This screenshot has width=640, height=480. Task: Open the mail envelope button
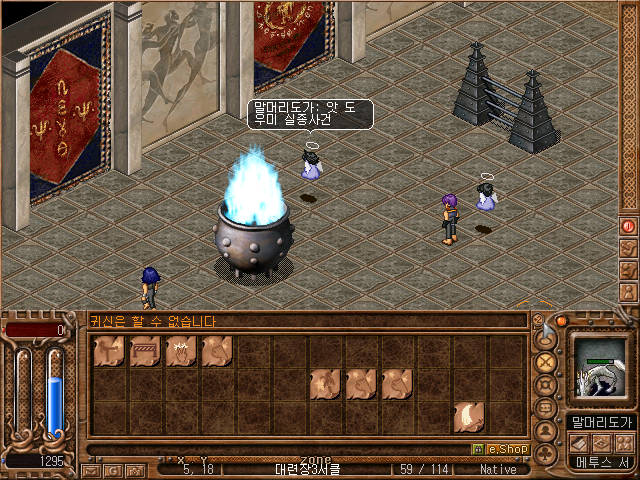[91, 469]
